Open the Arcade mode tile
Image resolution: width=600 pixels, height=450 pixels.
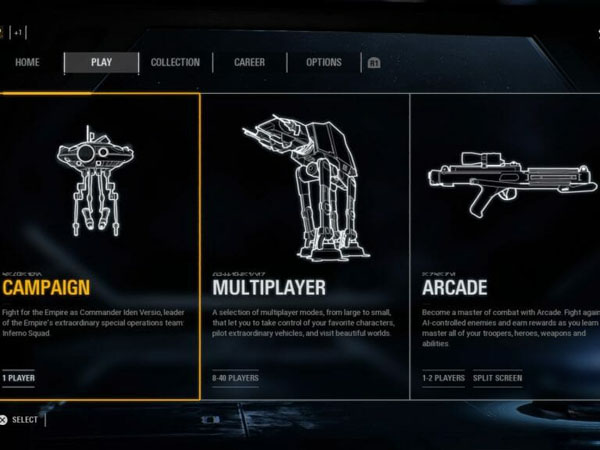coord(505,246)
